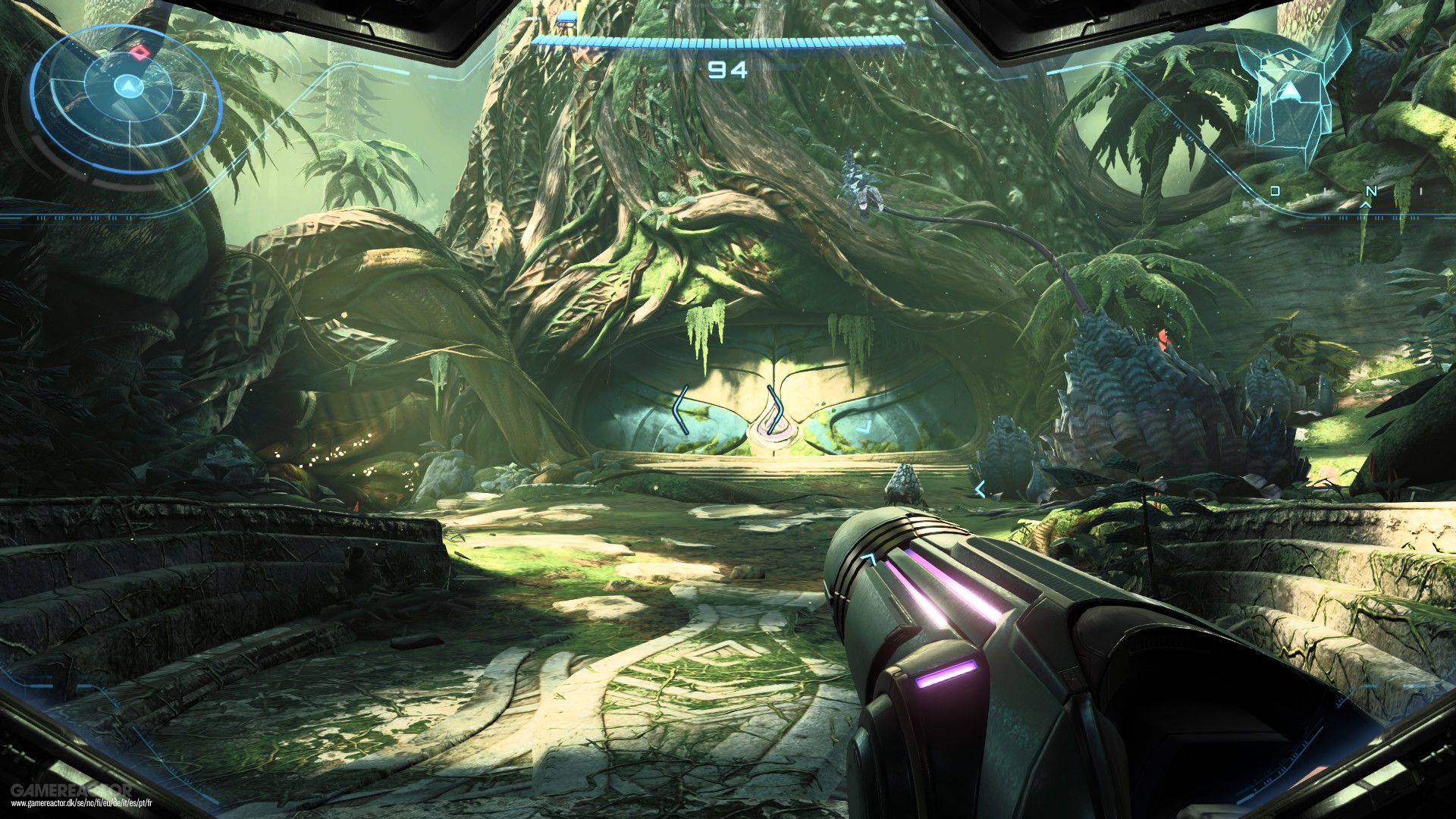Select the energy tank icon above the health bar
The width and height of the screenshot is (1456, 819).
click(x=566, y=20)
